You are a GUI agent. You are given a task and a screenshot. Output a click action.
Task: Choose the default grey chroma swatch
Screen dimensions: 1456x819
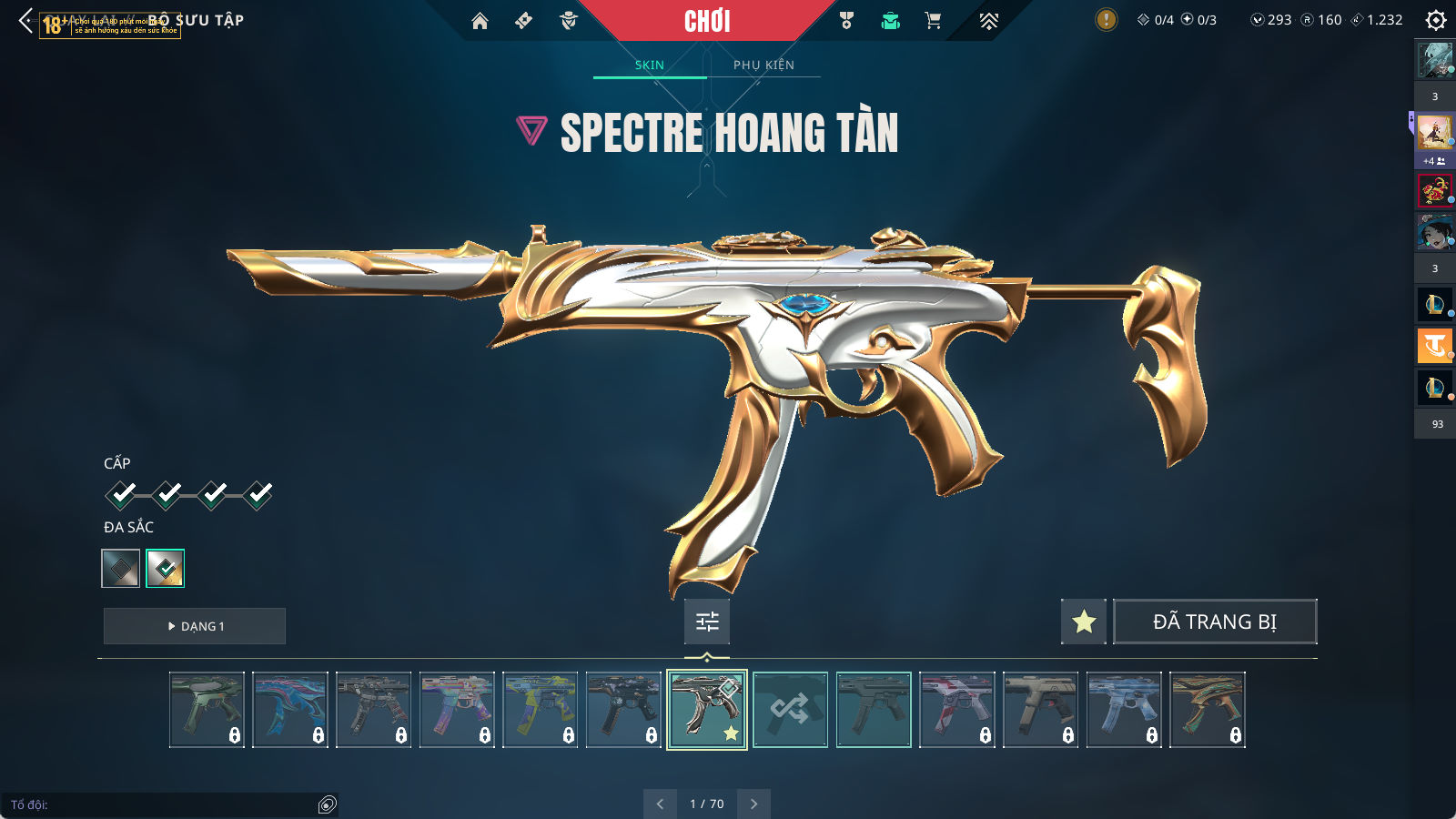click(121, 569)
